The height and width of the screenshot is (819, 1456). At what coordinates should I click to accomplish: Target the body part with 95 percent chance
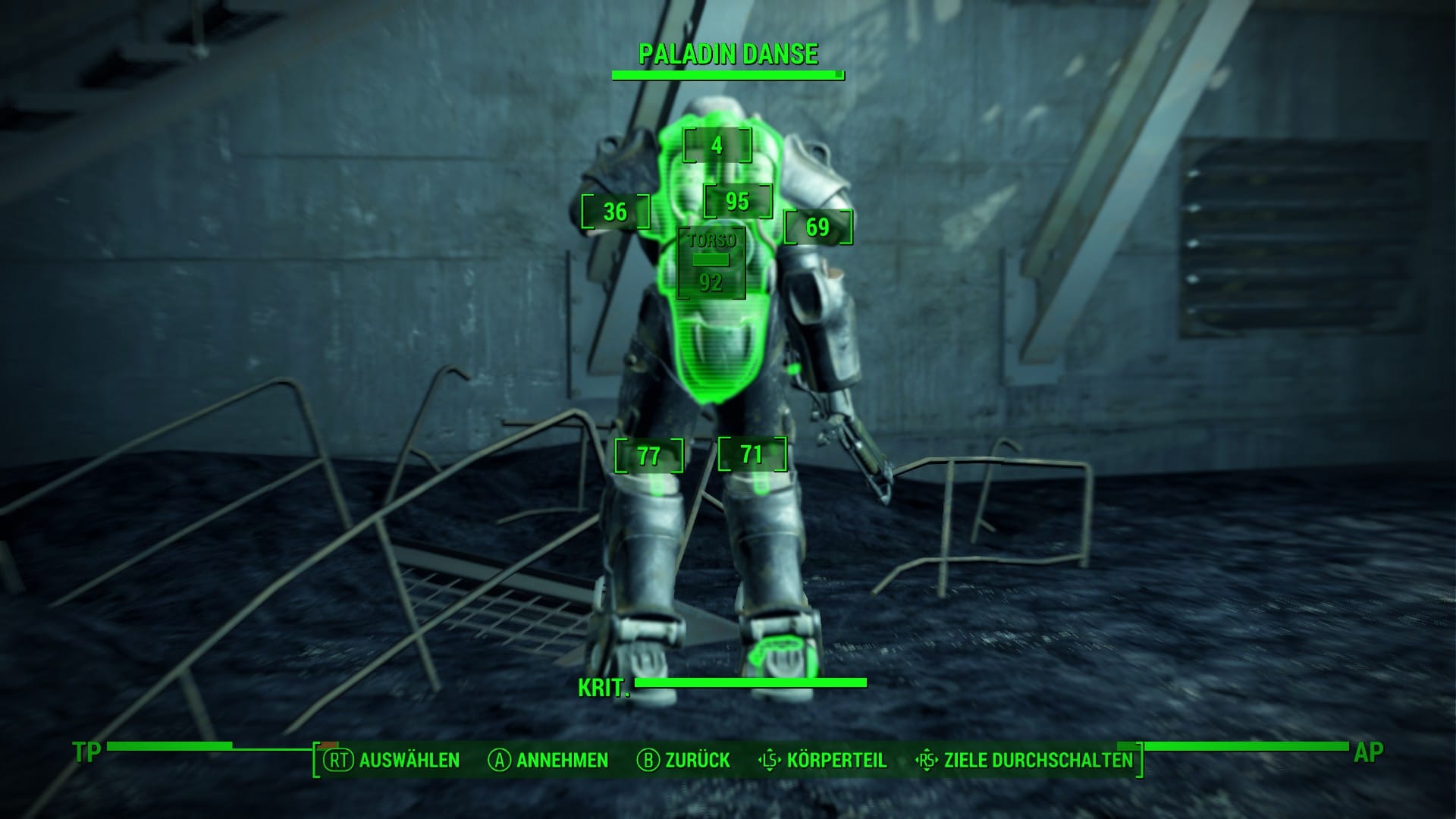(x=737, y=201)
